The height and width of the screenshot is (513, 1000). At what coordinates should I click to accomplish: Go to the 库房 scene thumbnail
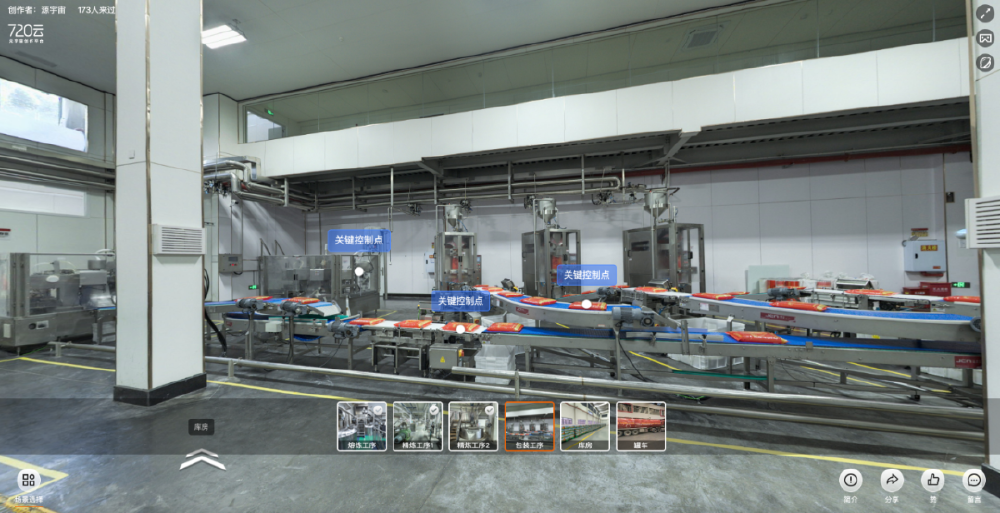point(585,425)
